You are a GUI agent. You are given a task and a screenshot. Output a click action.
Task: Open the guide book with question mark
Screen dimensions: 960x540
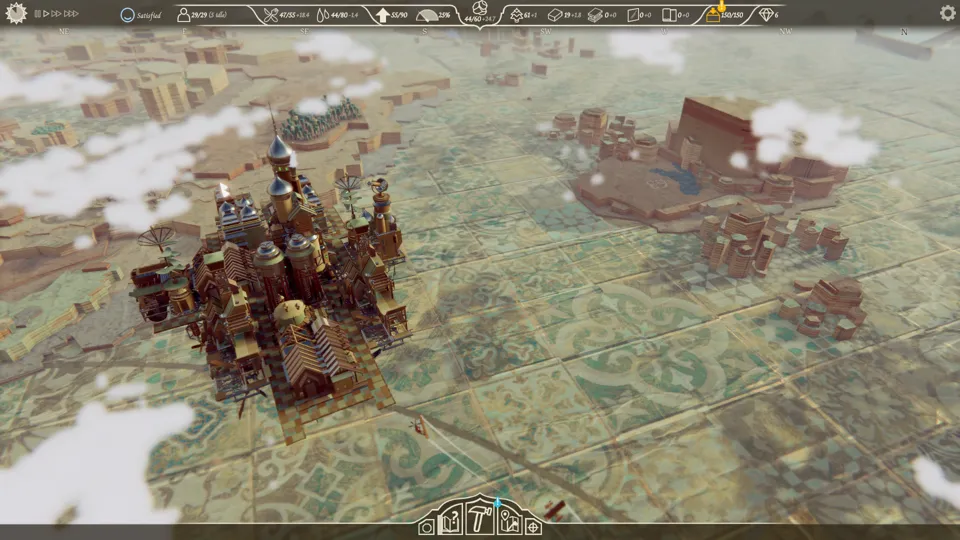[452, 521]
